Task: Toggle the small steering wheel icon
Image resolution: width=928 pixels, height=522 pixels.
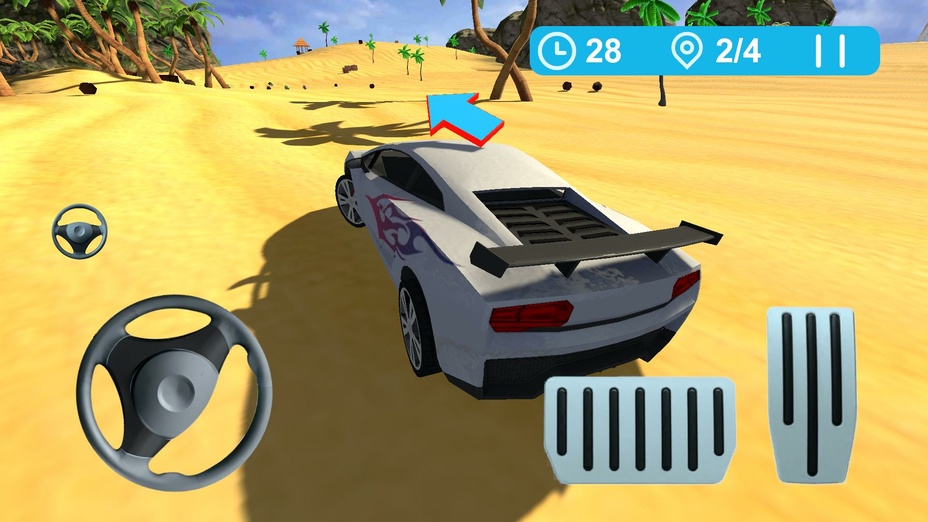Action: (x=79, y=231)
